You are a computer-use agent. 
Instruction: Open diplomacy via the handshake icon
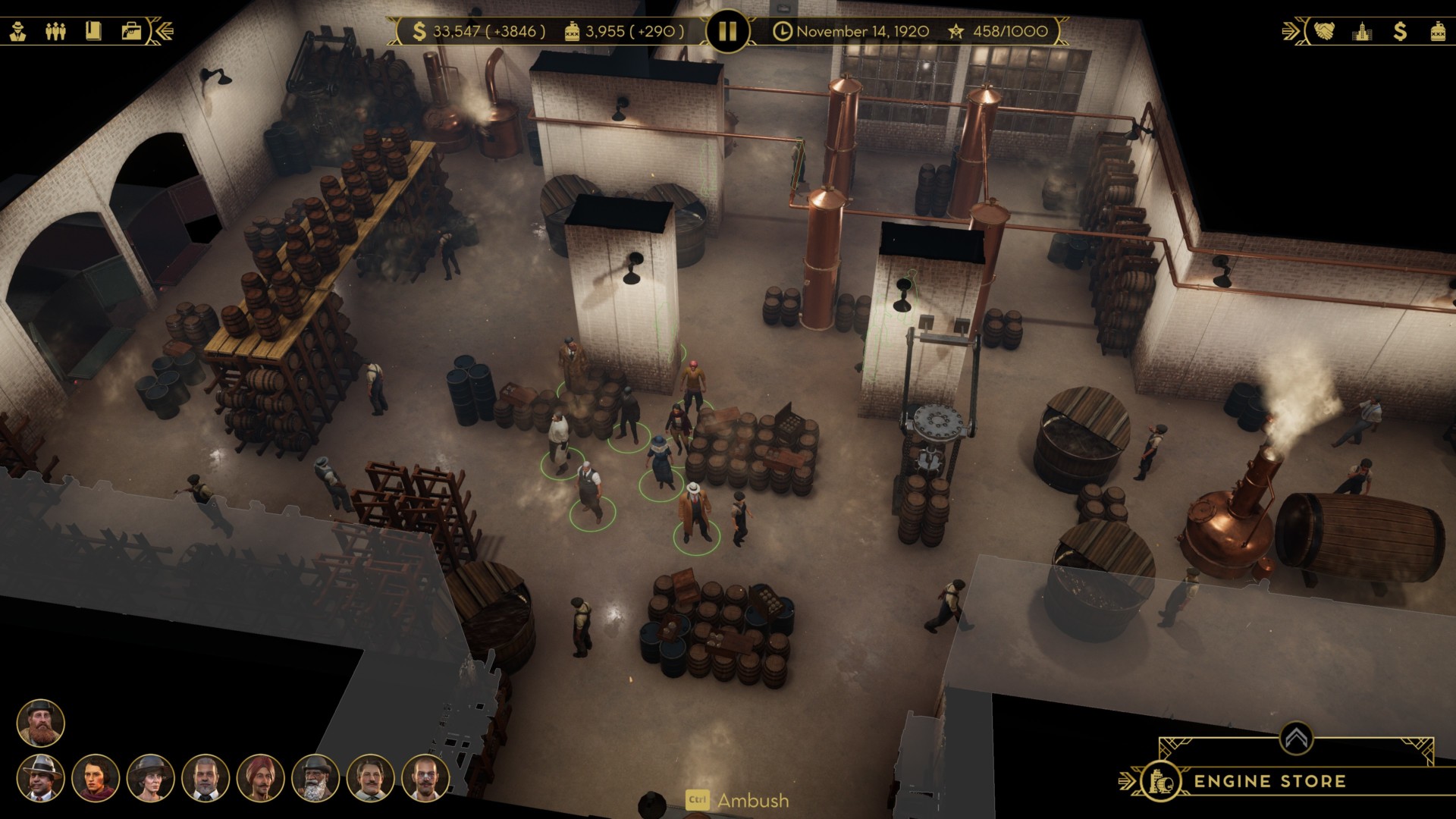[x=1325, y=31]
